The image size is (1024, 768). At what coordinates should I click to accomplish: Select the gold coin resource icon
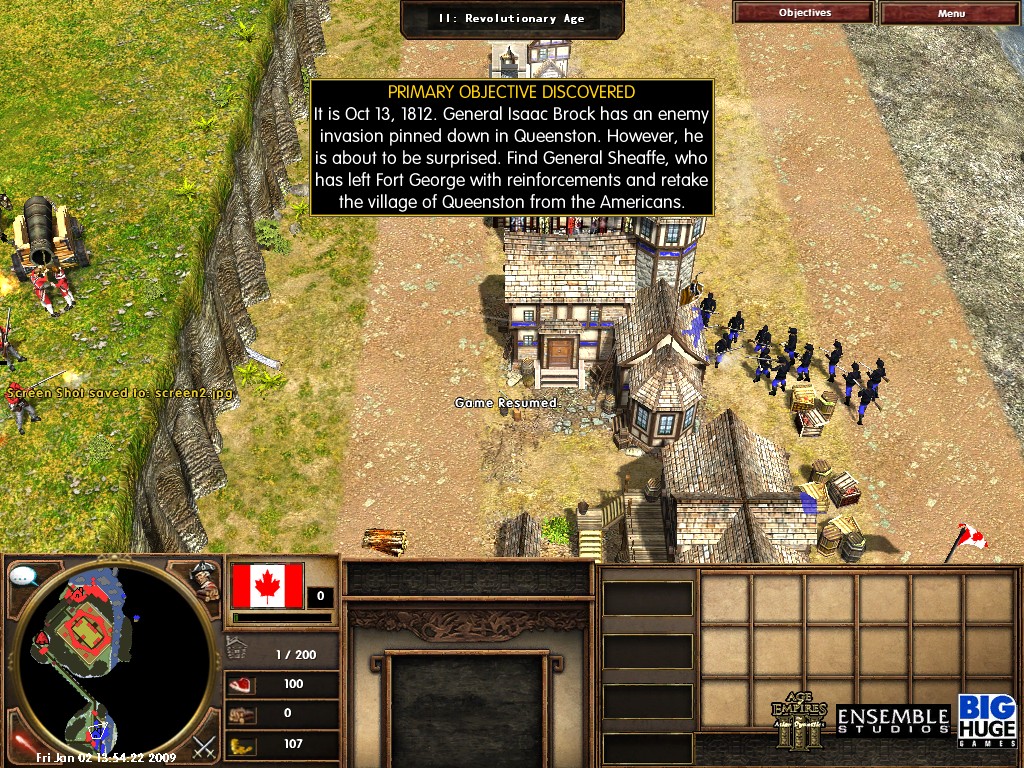click(x=242, y=744)
